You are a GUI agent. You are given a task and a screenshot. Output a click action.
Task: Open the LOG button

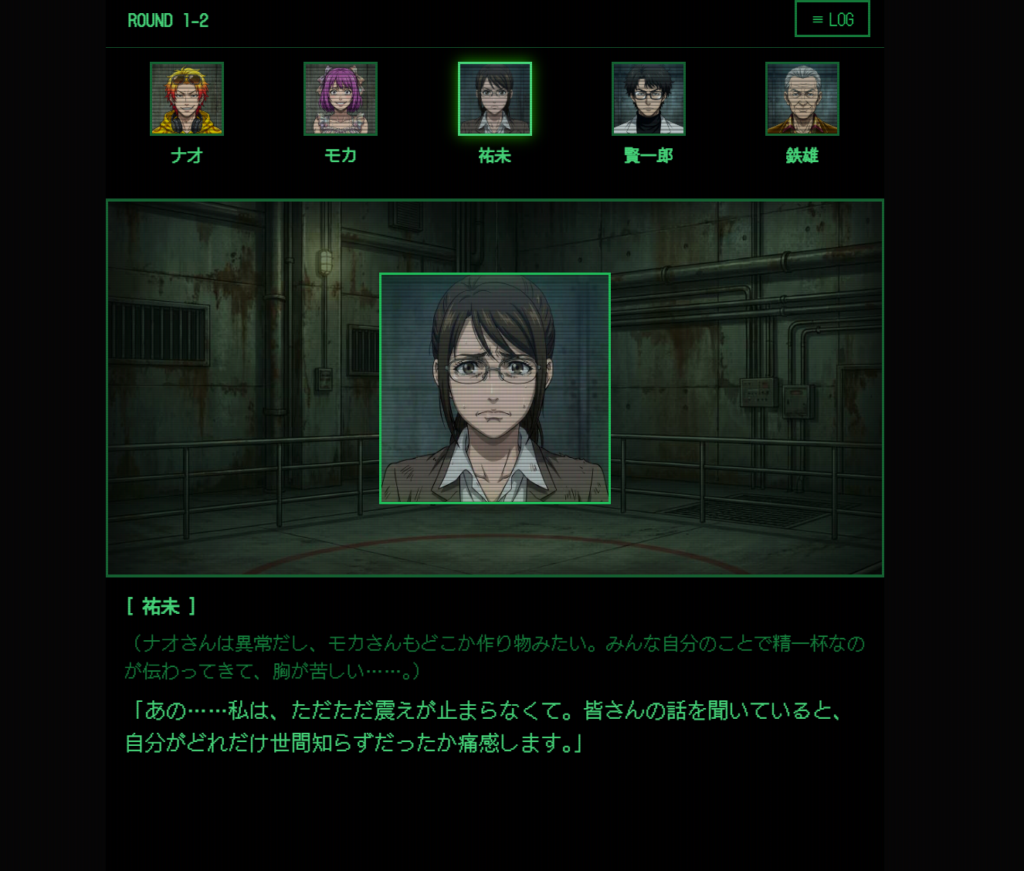pyautogui.click(x=832, y=19)
